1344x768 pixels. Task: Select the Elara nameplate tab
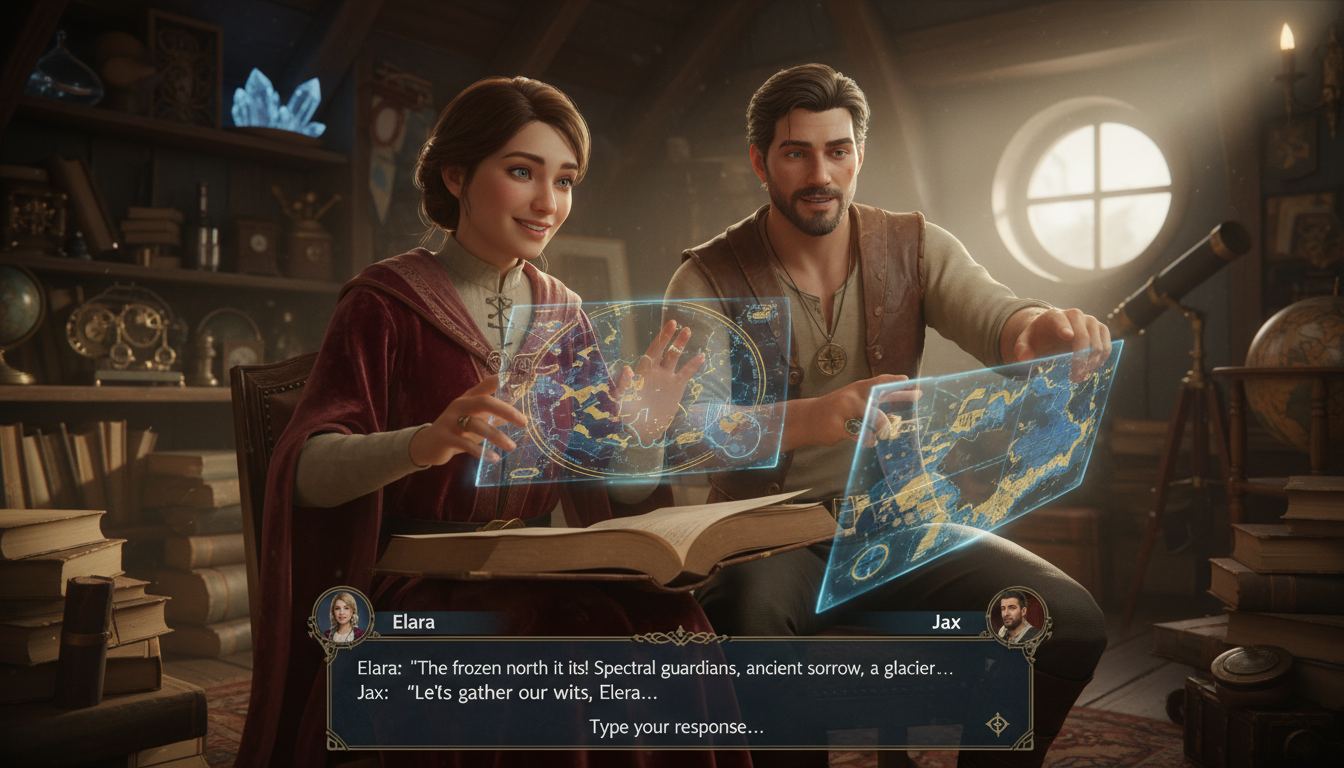coord(415,622)
